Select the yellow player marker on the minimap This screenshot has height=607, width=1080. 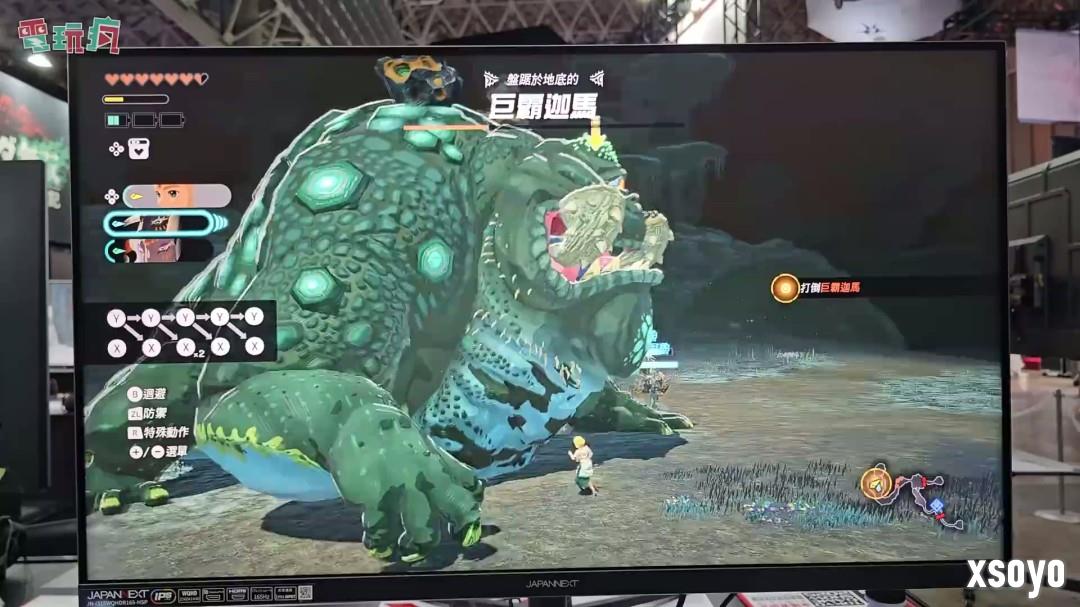click(877, 484)
